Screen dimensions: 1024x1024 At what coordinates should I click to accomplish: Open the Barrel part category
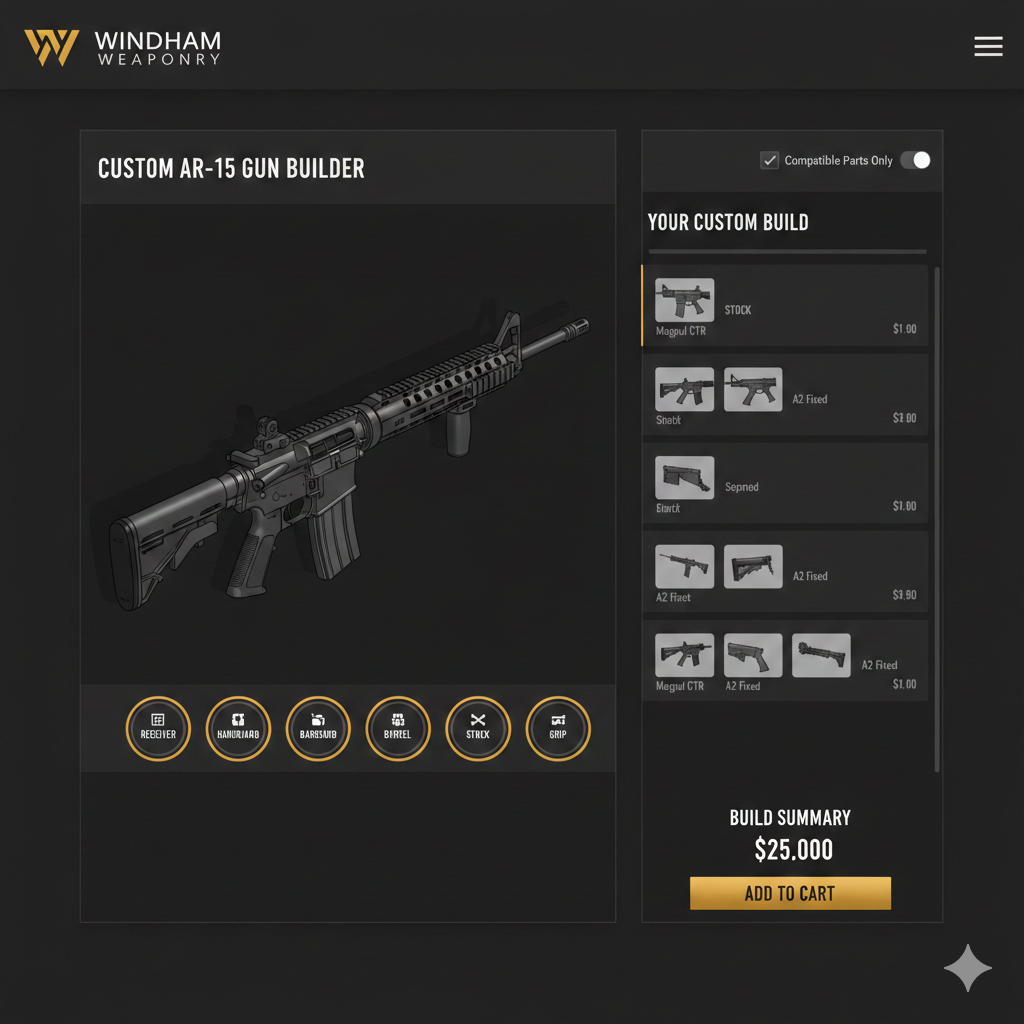tap(398, 728)
